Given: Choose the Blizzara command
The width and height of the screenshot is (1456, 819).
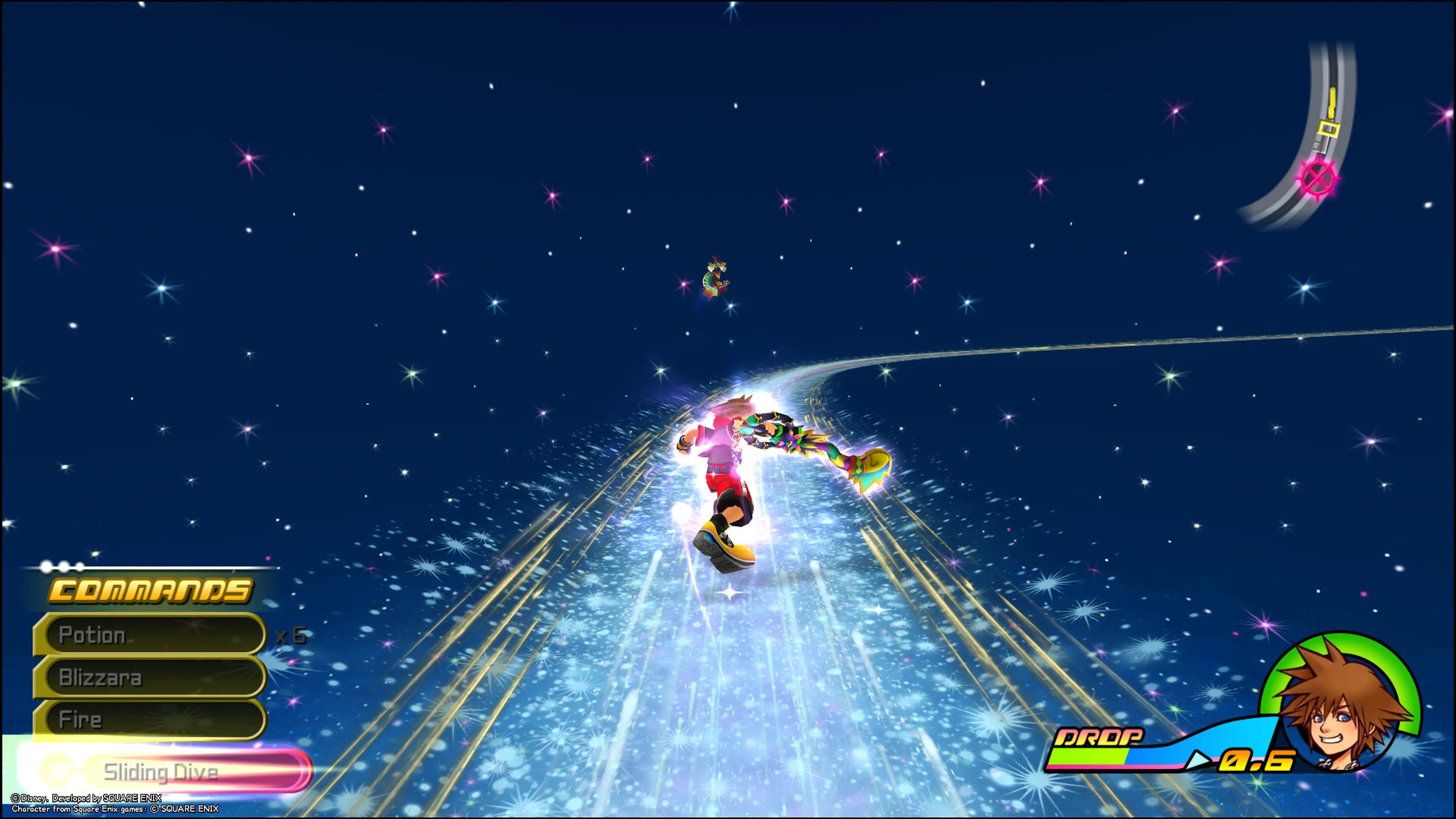Looking at the screenshot, I should (x=150, y=677).
